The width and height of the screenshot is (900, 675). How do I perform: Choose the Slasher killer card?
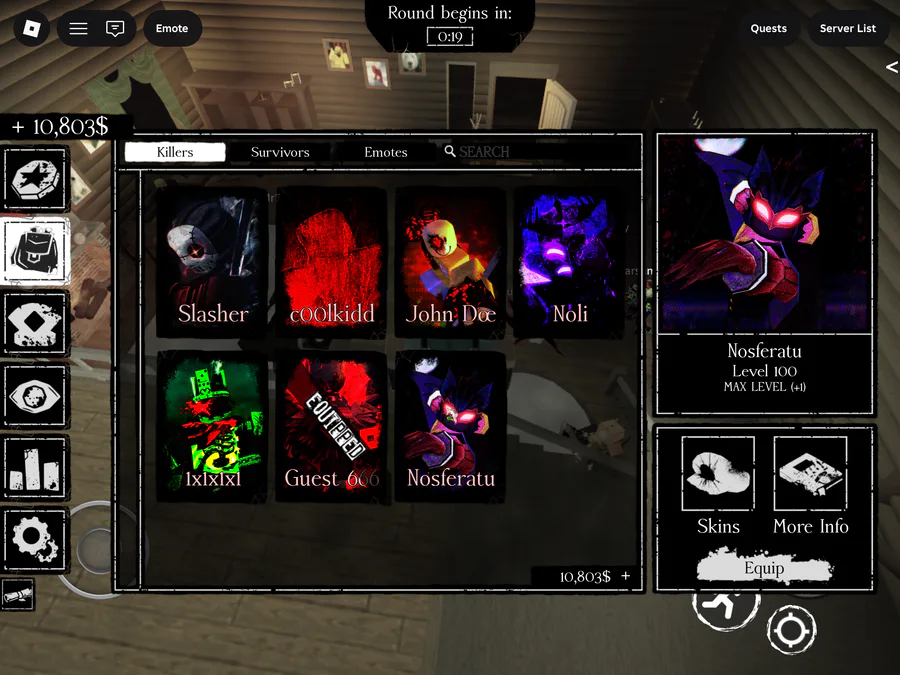213,262
